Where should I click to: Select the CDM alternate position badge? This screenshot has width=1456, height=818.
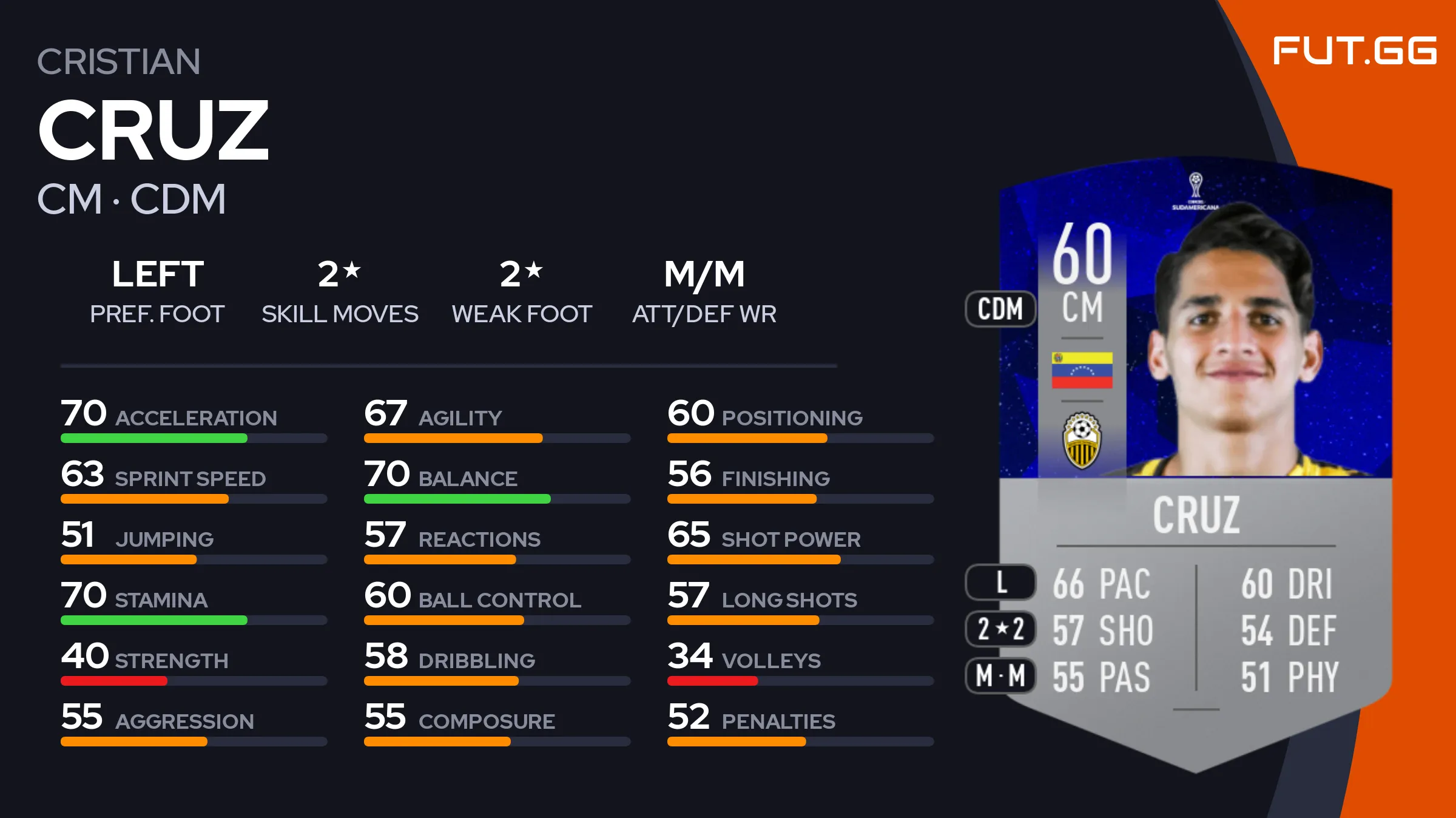[1000, 309]
